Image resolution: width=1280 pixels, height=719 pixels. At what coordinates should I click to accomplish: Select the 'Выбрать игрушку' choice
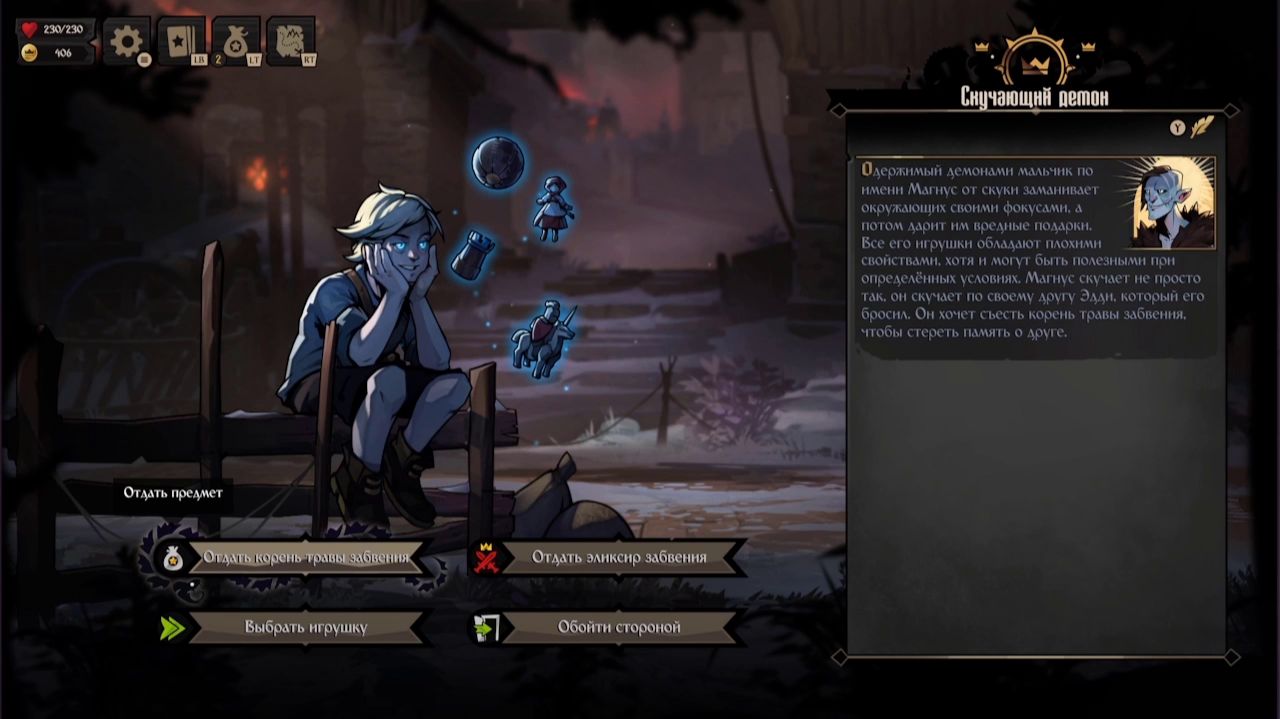[306, 627]
